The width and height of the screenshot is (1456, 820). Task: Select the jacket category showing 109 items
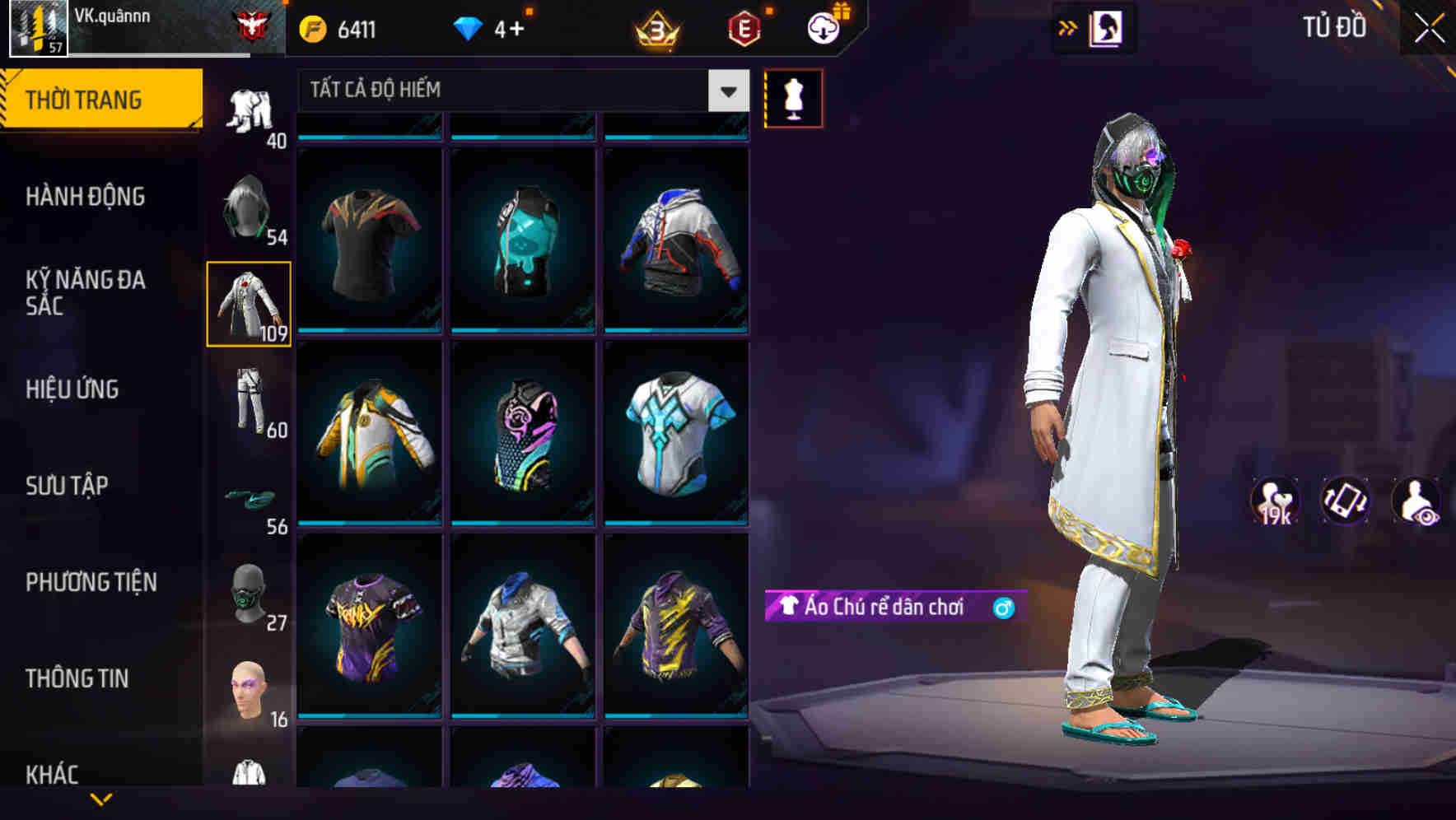pos(250,305)
